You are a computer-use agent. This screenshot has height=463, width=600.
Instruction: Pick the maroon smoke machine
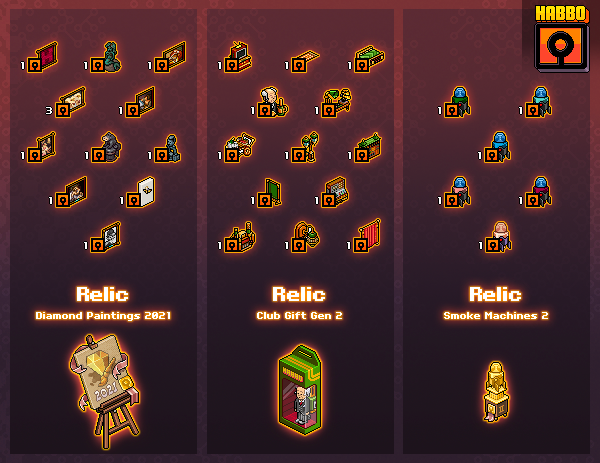pyautogui.click(x=539, y=189)
